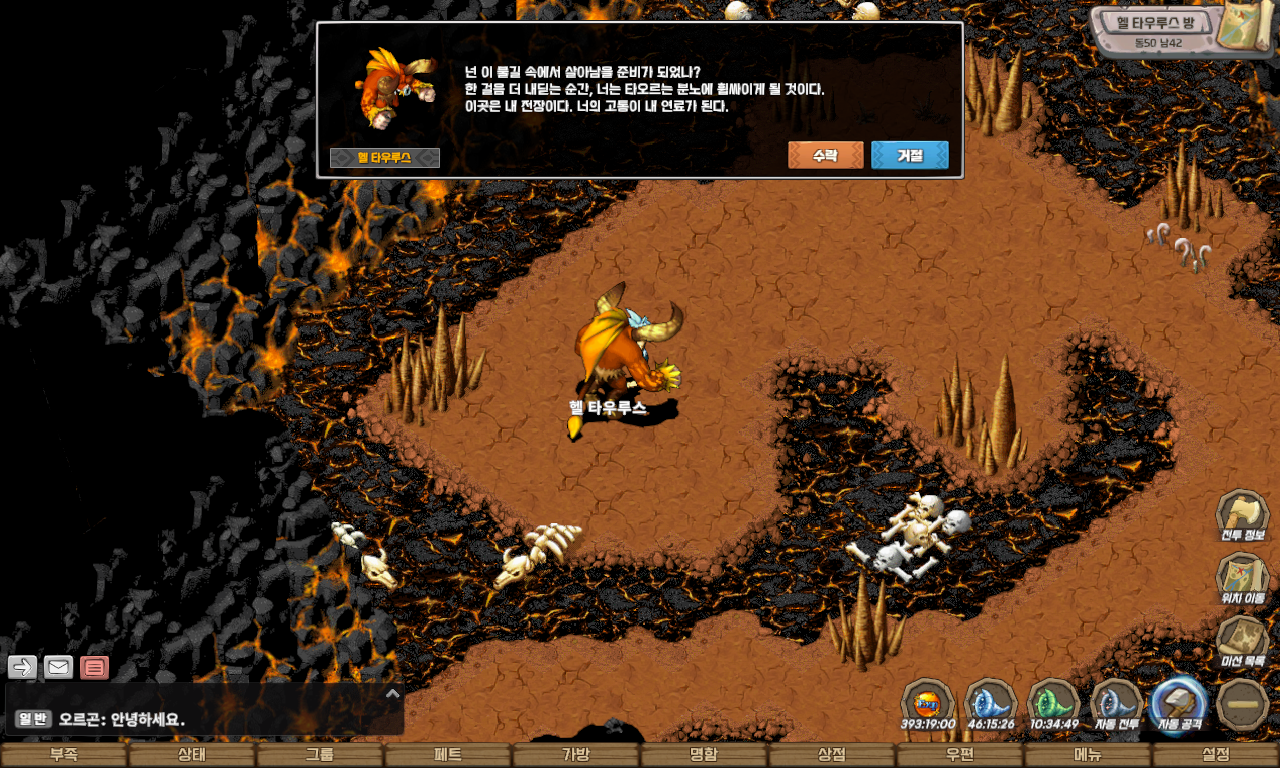Viewport: 1280px width, 768px height.
Task: Open the 상점 (shop) menu
Action: (832, 755)
